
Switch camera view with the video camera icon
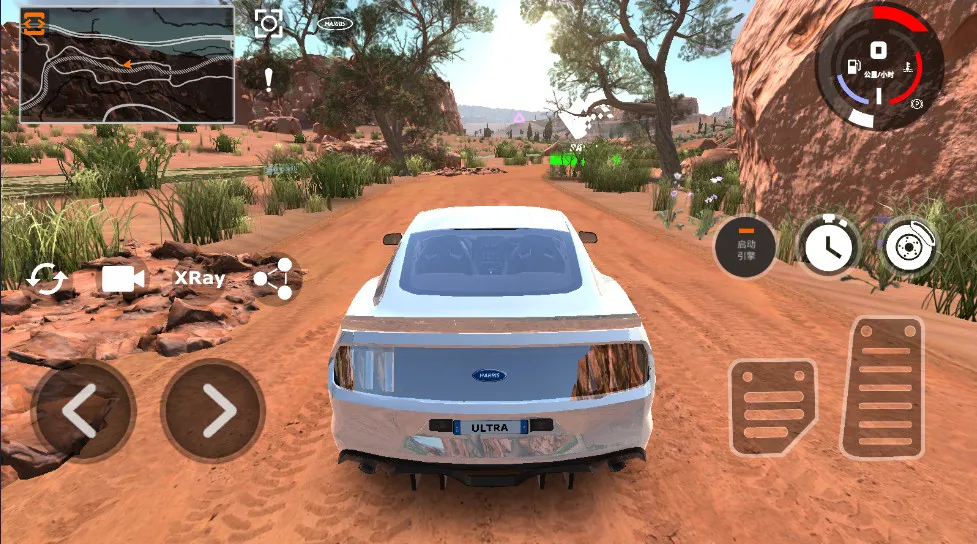click(x=124, y=278)
